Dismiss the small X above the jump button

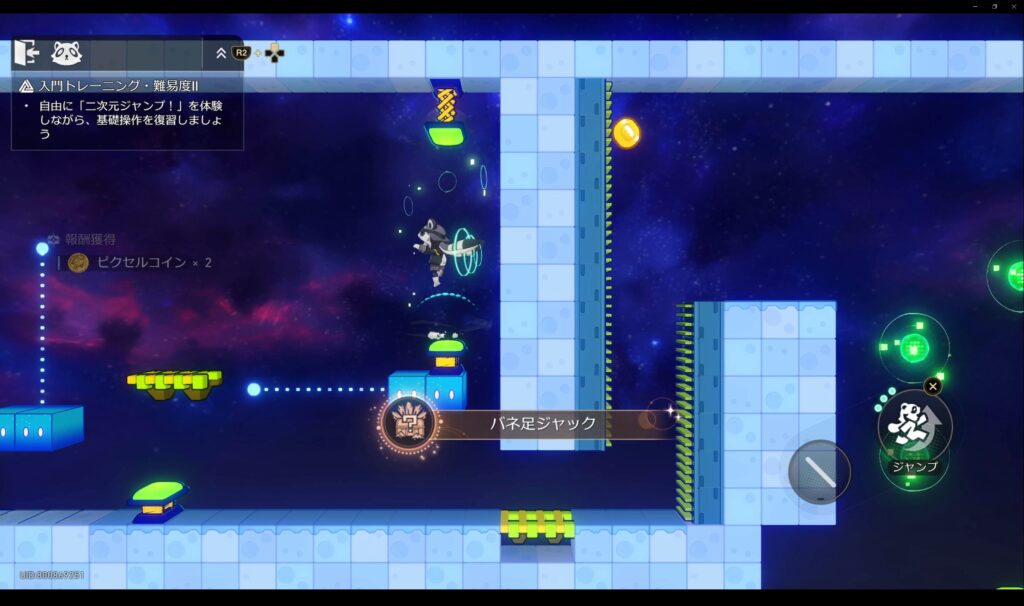click(933, 386)
